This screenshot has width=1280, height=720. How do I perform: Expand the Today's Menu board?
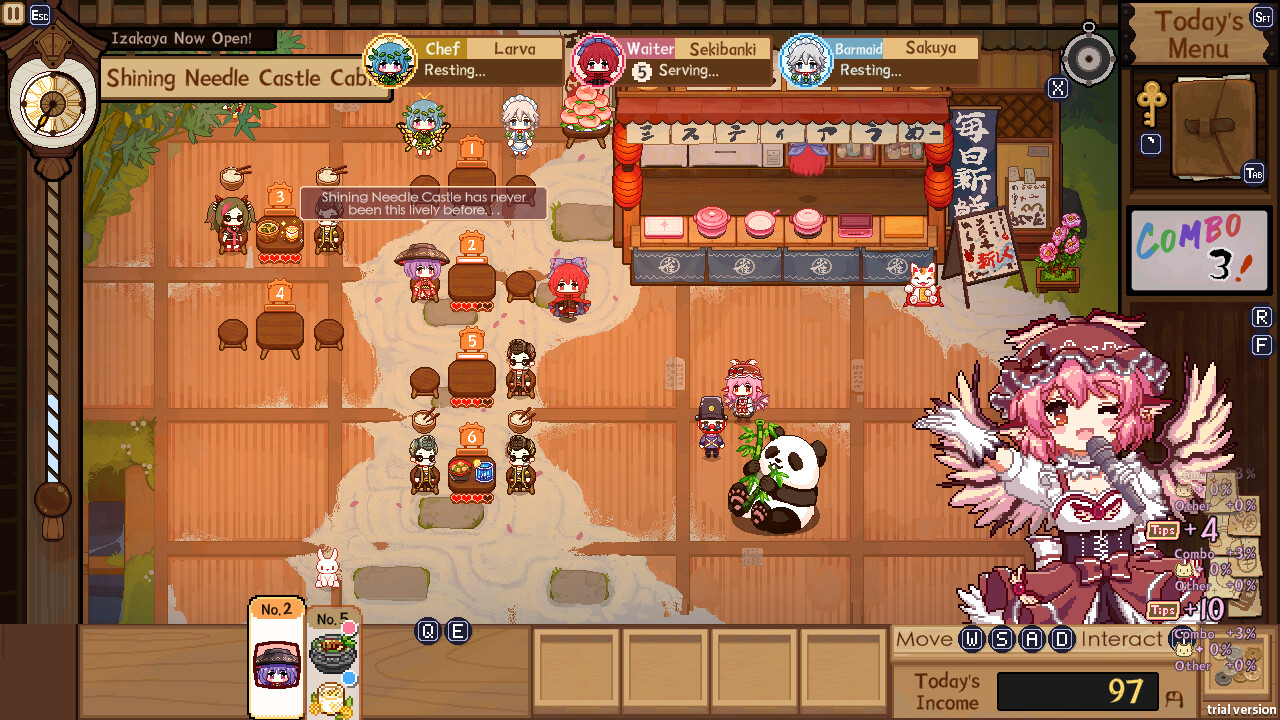[x=1197, y=35]
